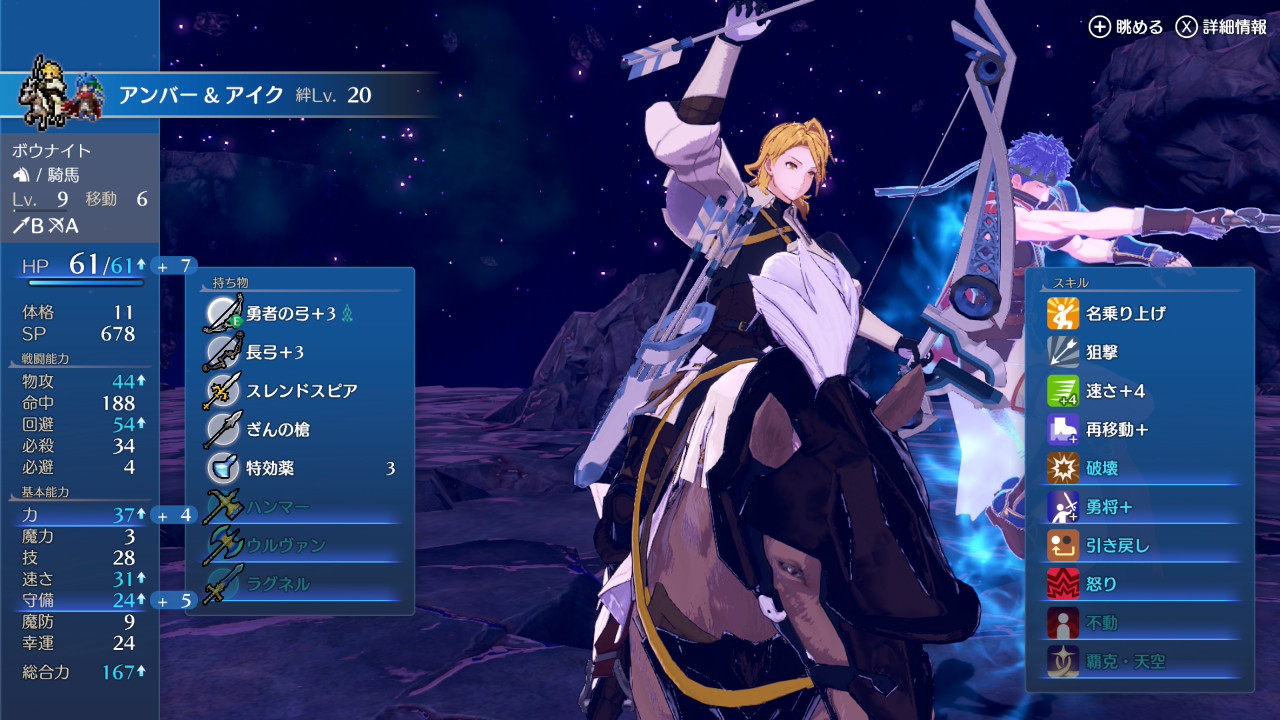Select the 特効薬 healing item

pos(300,468)
